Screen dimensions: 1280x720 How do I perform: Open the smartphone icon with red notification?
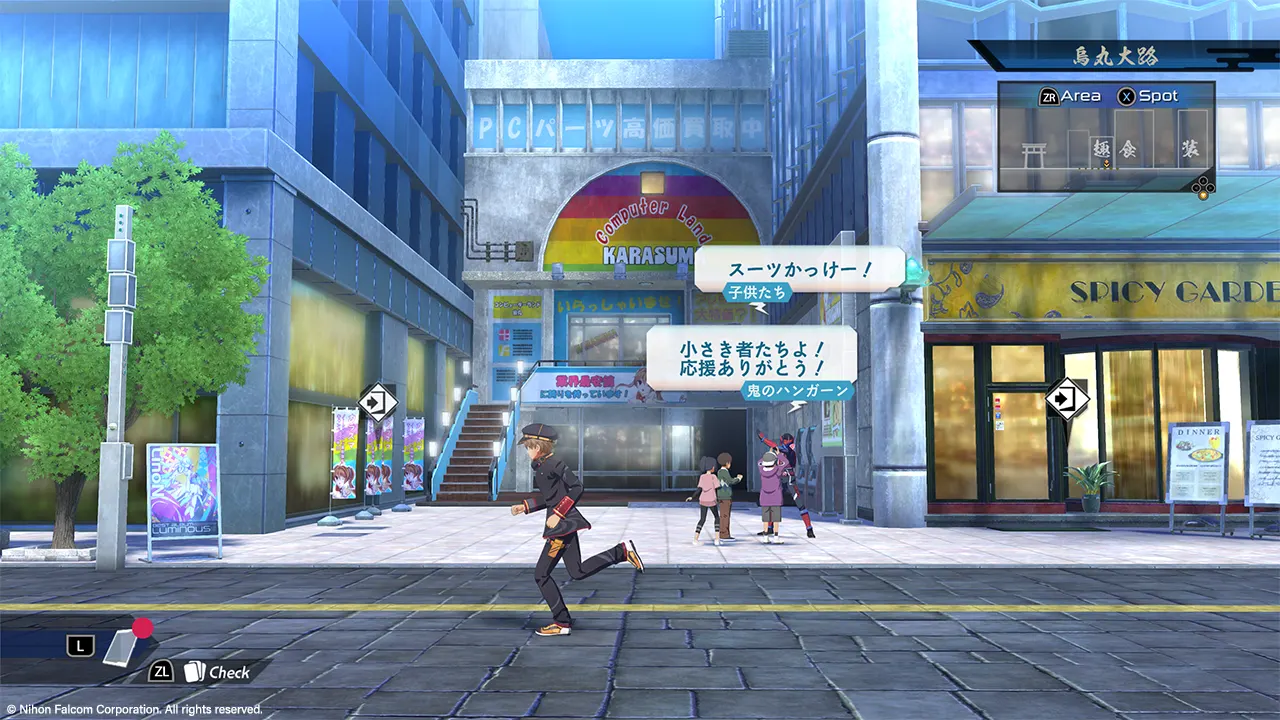pos(123,644)
